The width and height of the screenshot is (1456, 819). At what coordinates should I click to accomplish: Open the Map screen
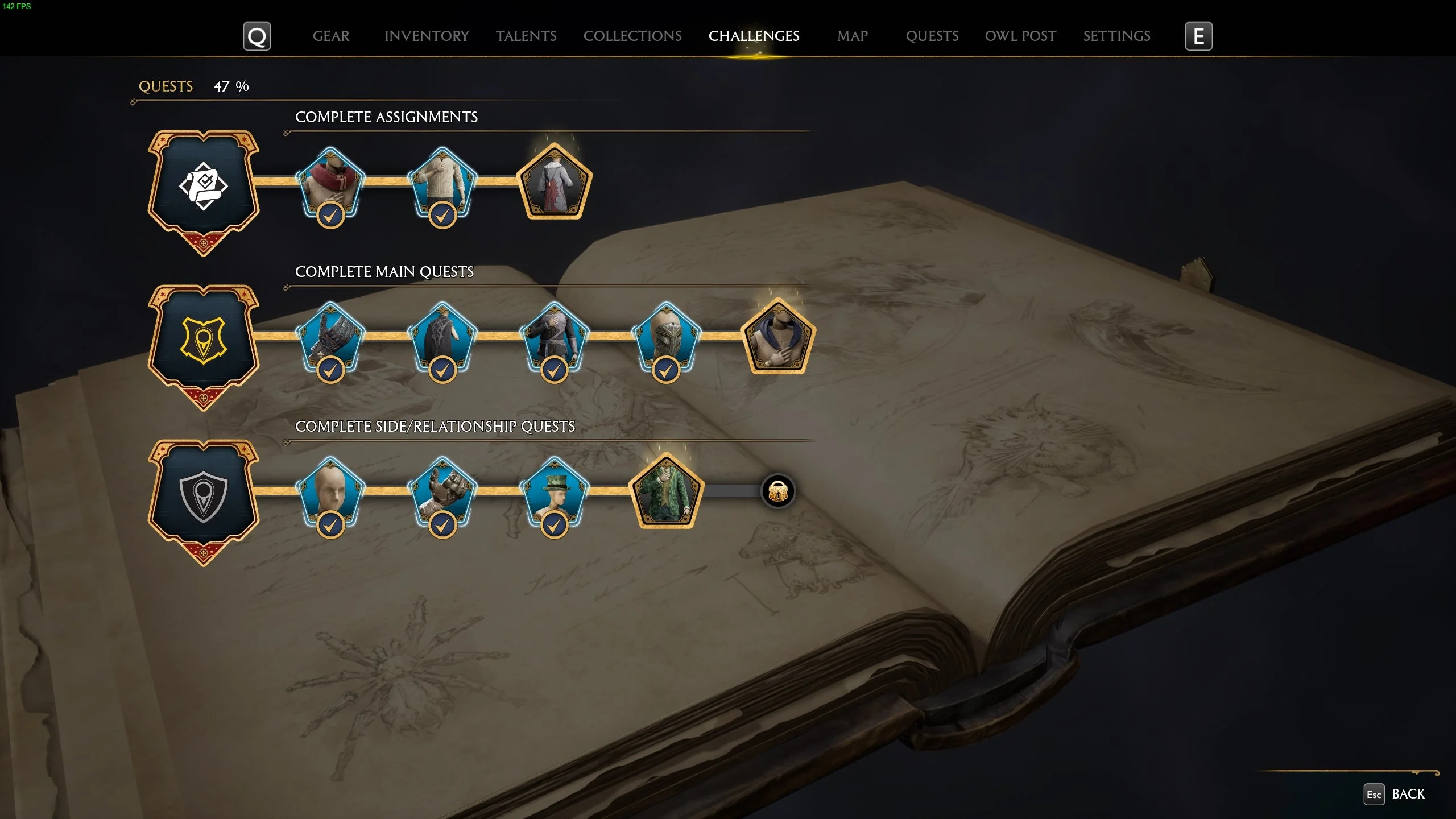coord(853,36)
